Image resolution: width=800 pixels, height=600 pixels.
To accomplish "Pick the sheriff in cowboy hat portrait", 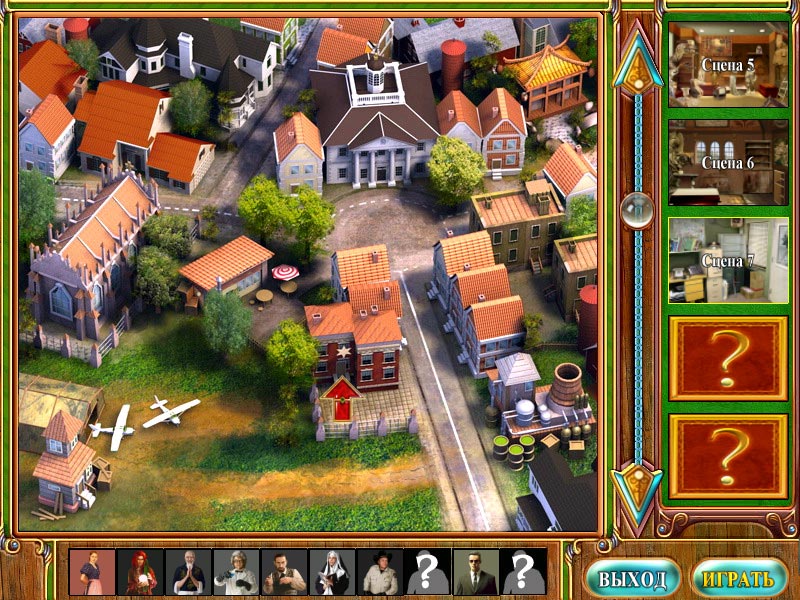I will [x=381, y=573].
